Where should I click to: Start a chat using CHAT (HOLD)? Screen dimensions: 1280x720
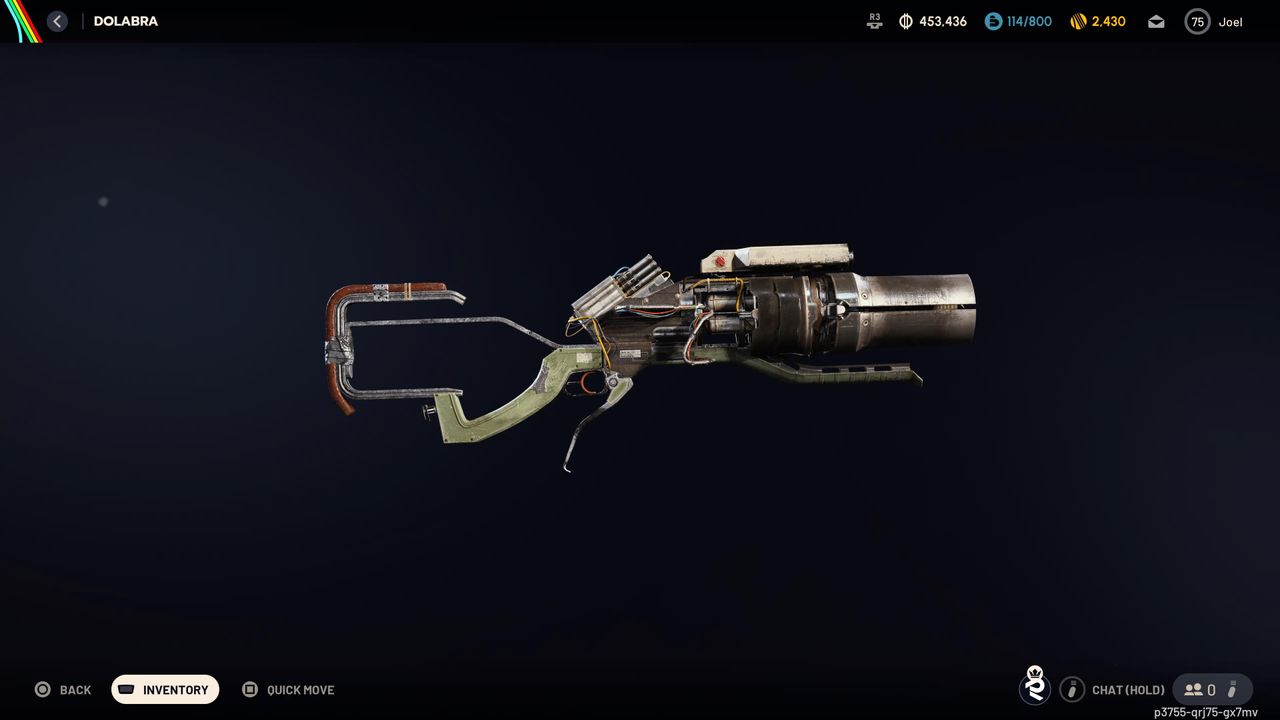pos(1128,689)
